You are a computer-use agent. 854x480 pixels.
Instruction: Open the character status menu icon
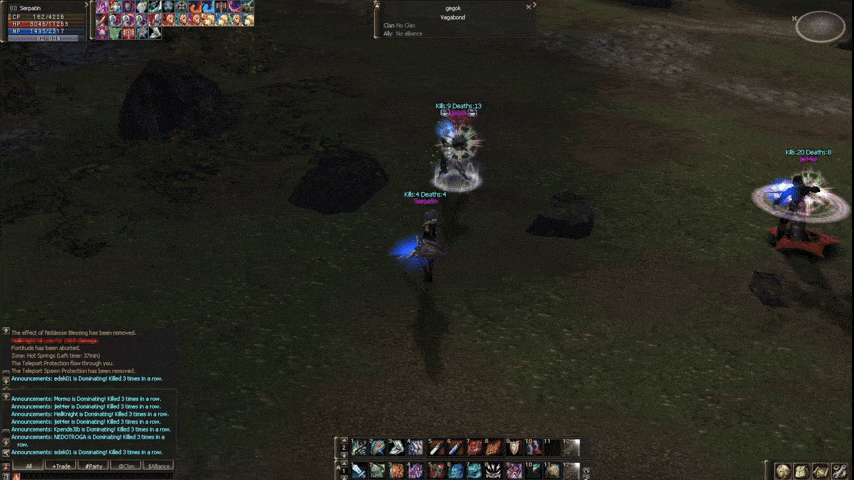tap(783, 470)
